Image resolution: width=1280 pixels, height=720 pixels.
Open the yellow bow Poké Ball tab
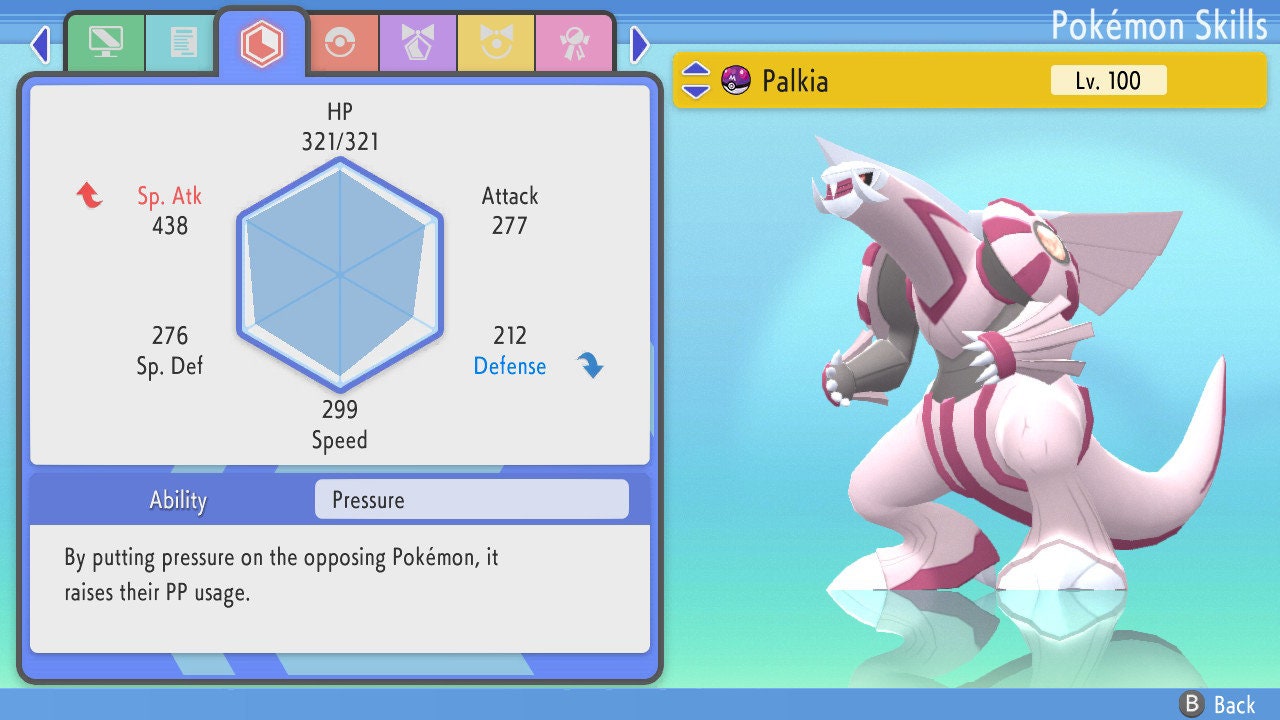[x=496, y=42]
